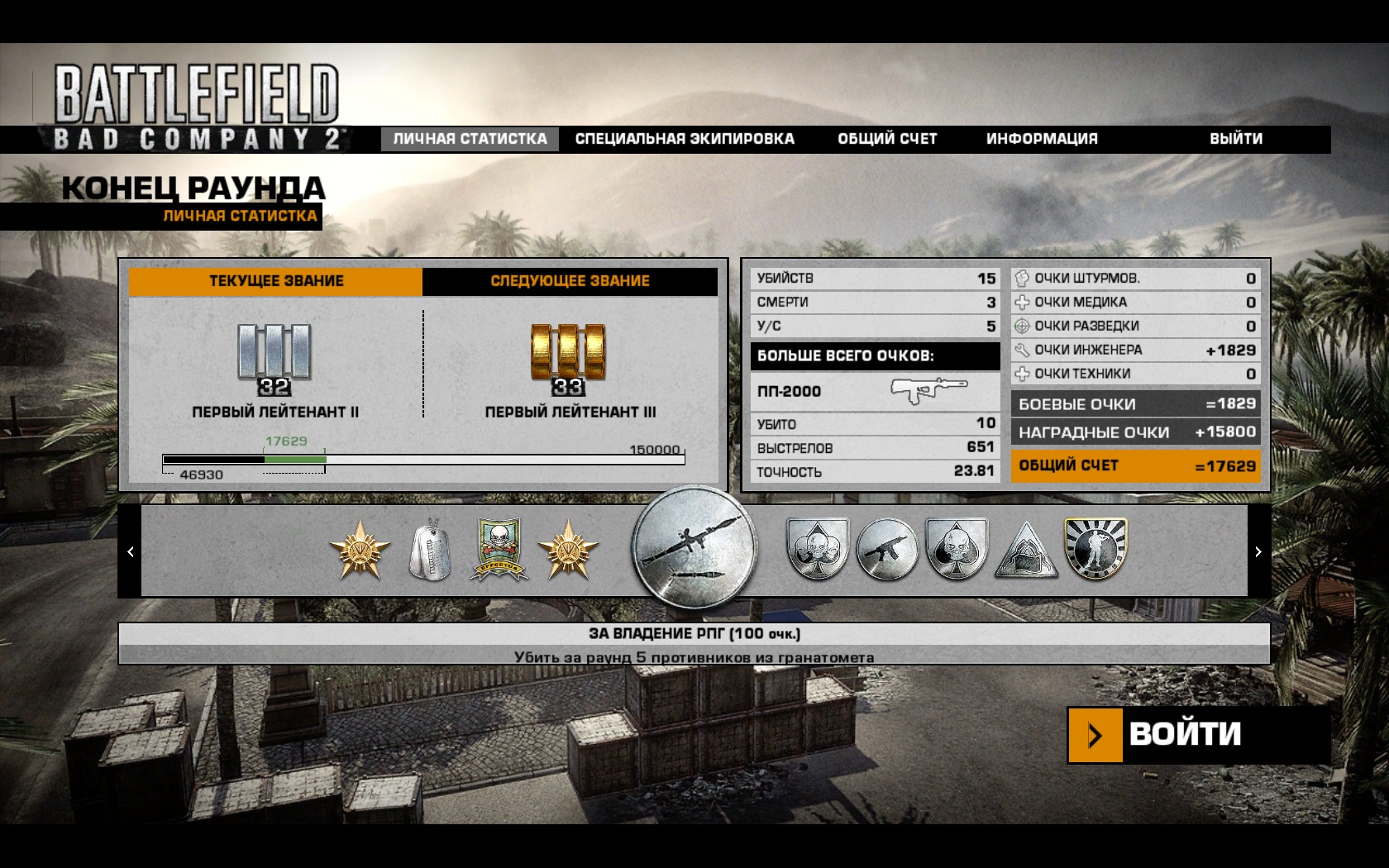Open the ЛИЧНАЯ СТАТИСТКА tab
The image size is (1389, 868).
[470, 139]
